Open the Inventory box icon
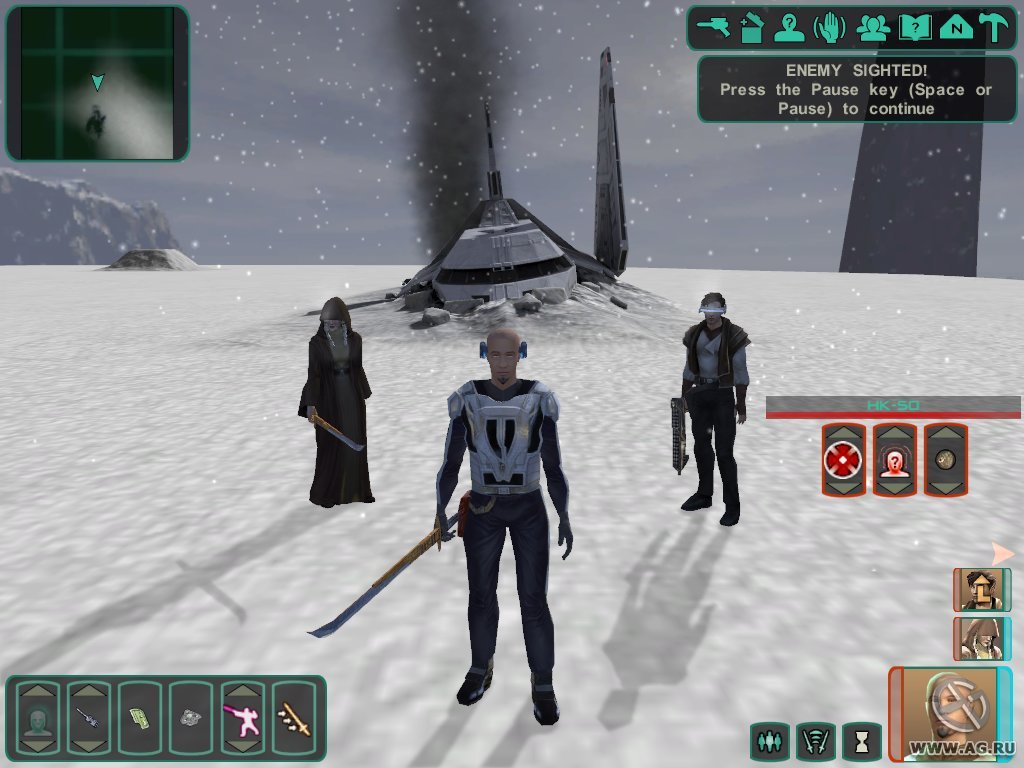Screen dimensions: 1024x768 pos(753,28)
